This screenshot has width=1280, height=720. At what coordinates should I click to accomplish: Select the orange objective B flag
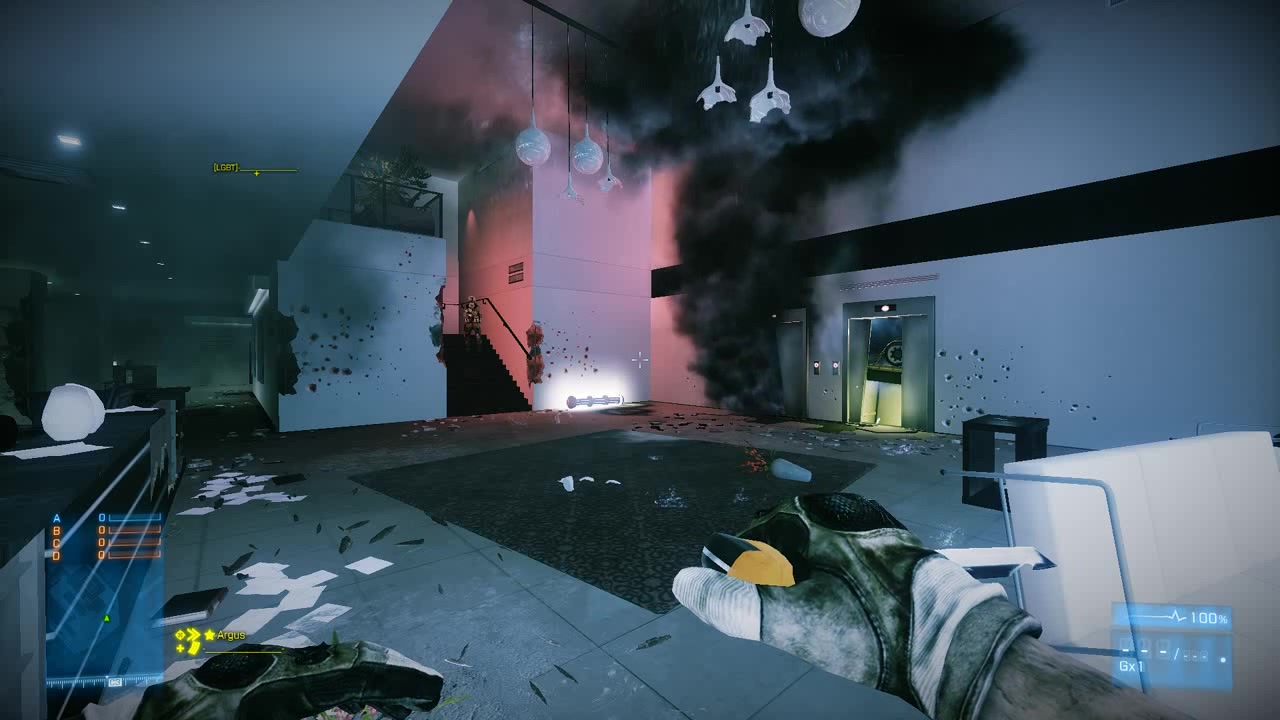57,531
